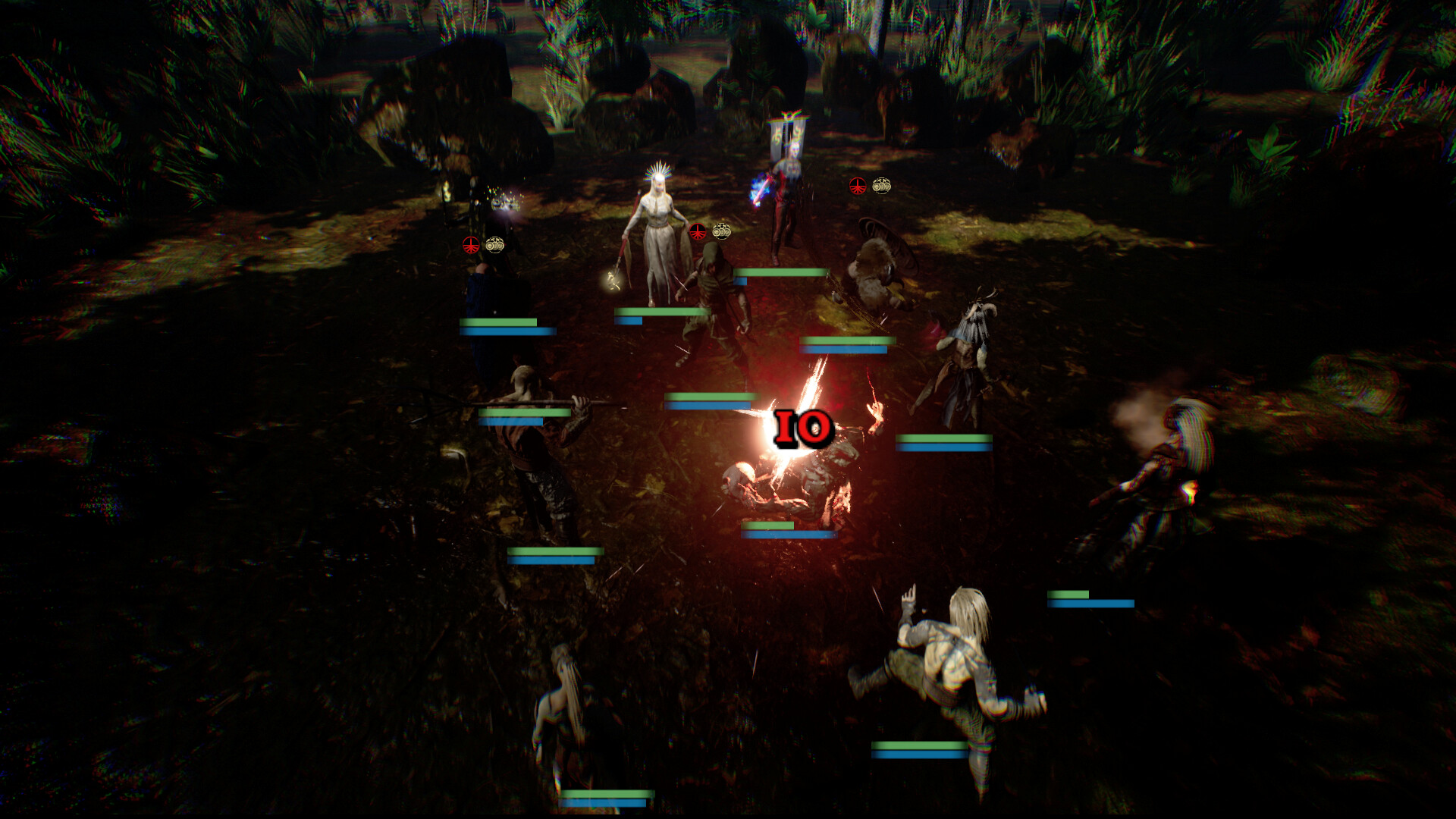Screen dimensions: 1456x819
Task: Click the red rune icon near the blue-sword warrior
Action: [x=856, y=184]
